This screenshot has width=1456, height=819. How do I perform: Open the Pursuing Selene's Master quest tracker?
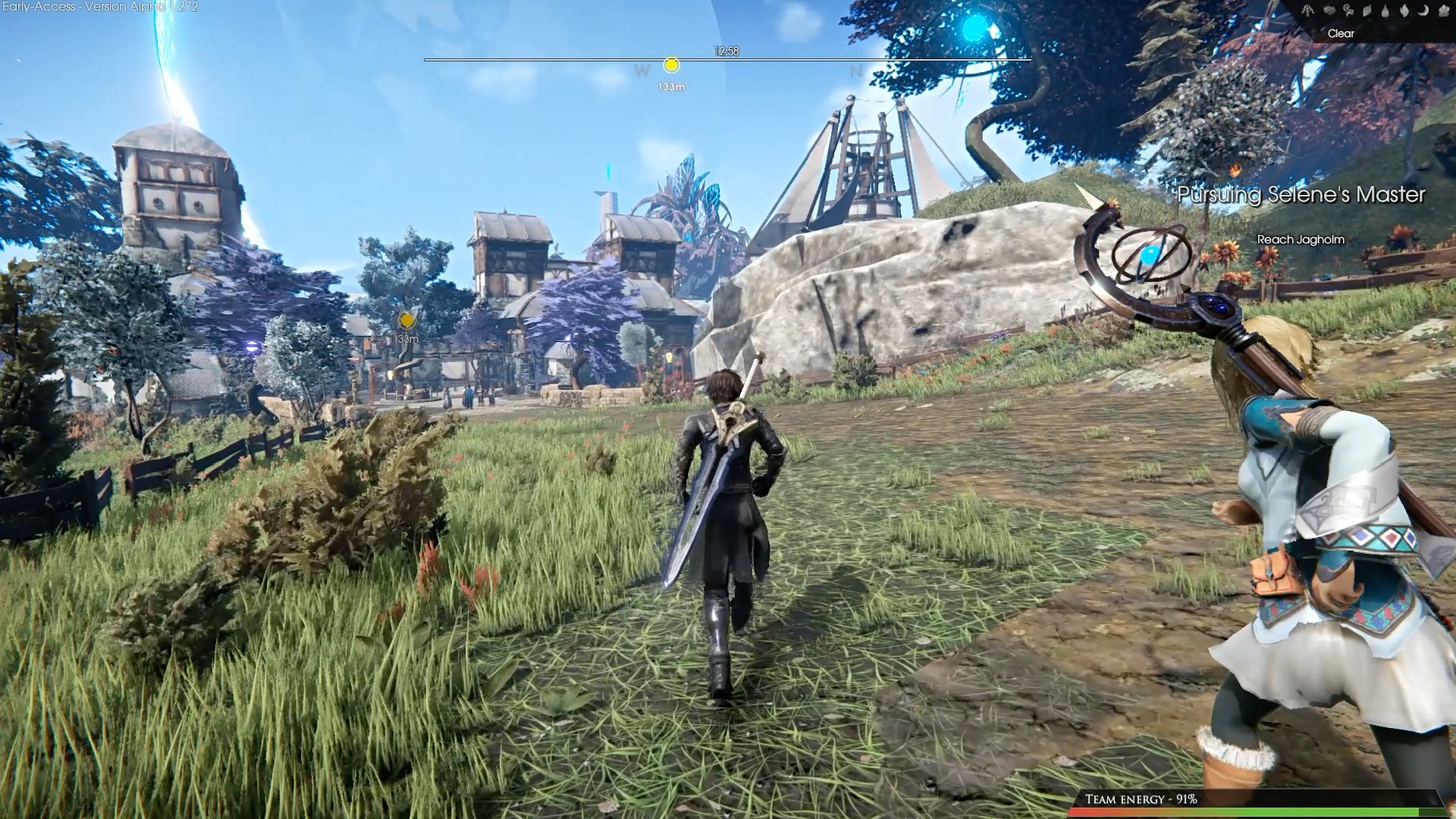click(x=1301, y=195)
